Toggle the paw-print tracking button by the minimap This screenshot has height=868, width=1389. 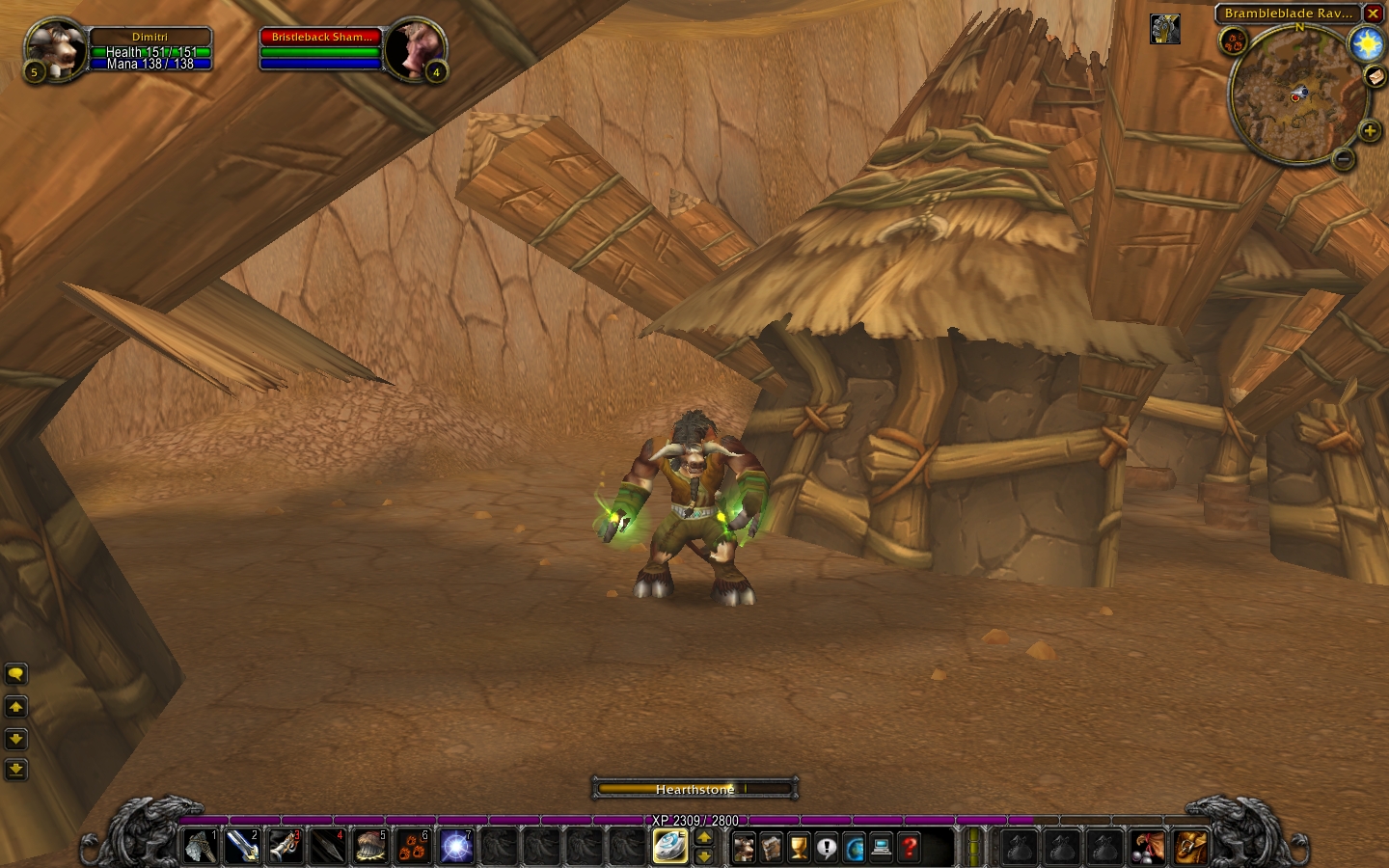[x=1233, y=41]
